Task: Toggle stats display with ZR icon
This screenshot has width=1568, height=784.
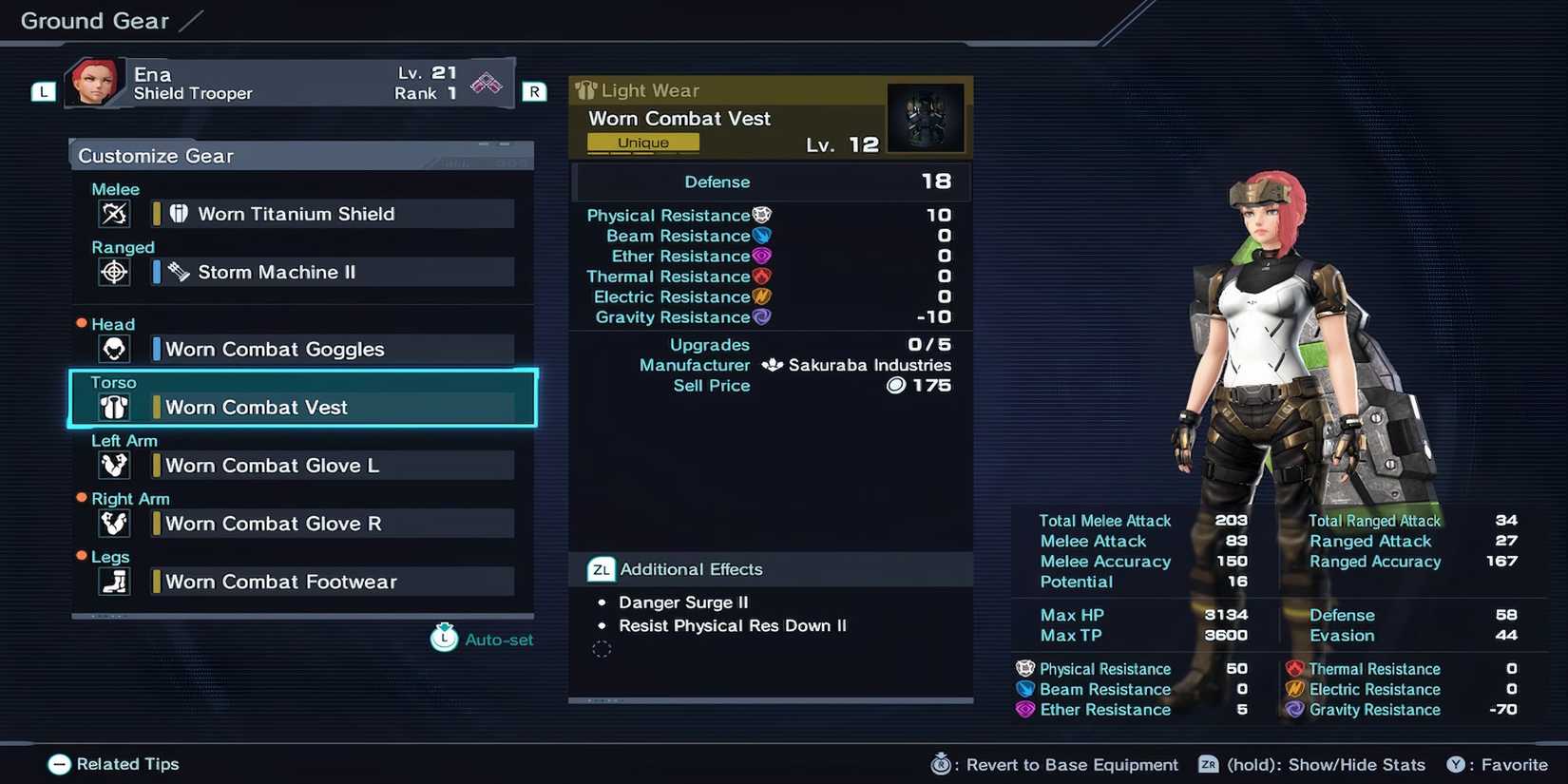Action: [1207, 764]
